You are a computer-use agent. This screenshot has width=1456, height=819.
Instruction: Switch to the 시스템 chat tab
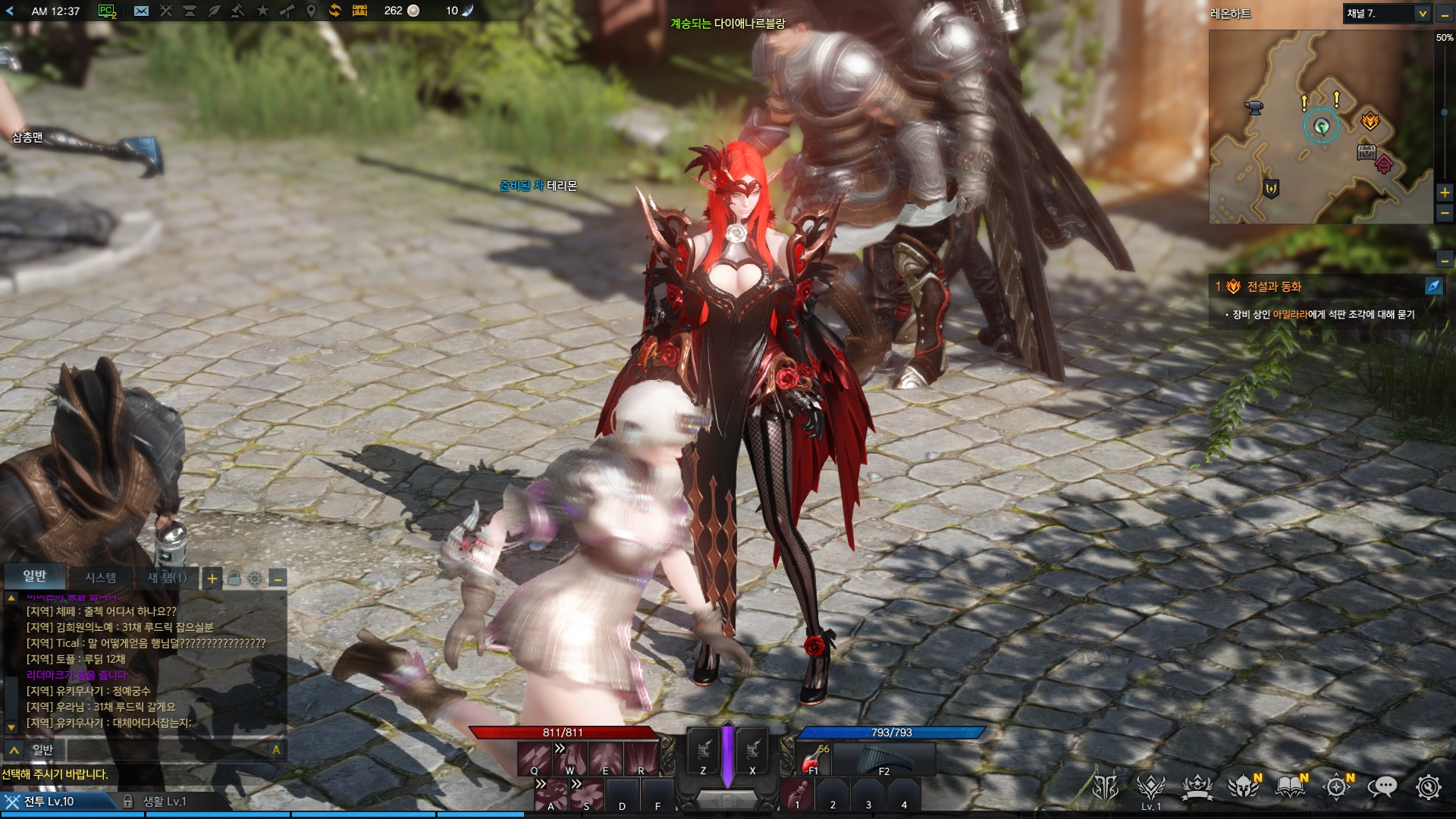[100, 578]
